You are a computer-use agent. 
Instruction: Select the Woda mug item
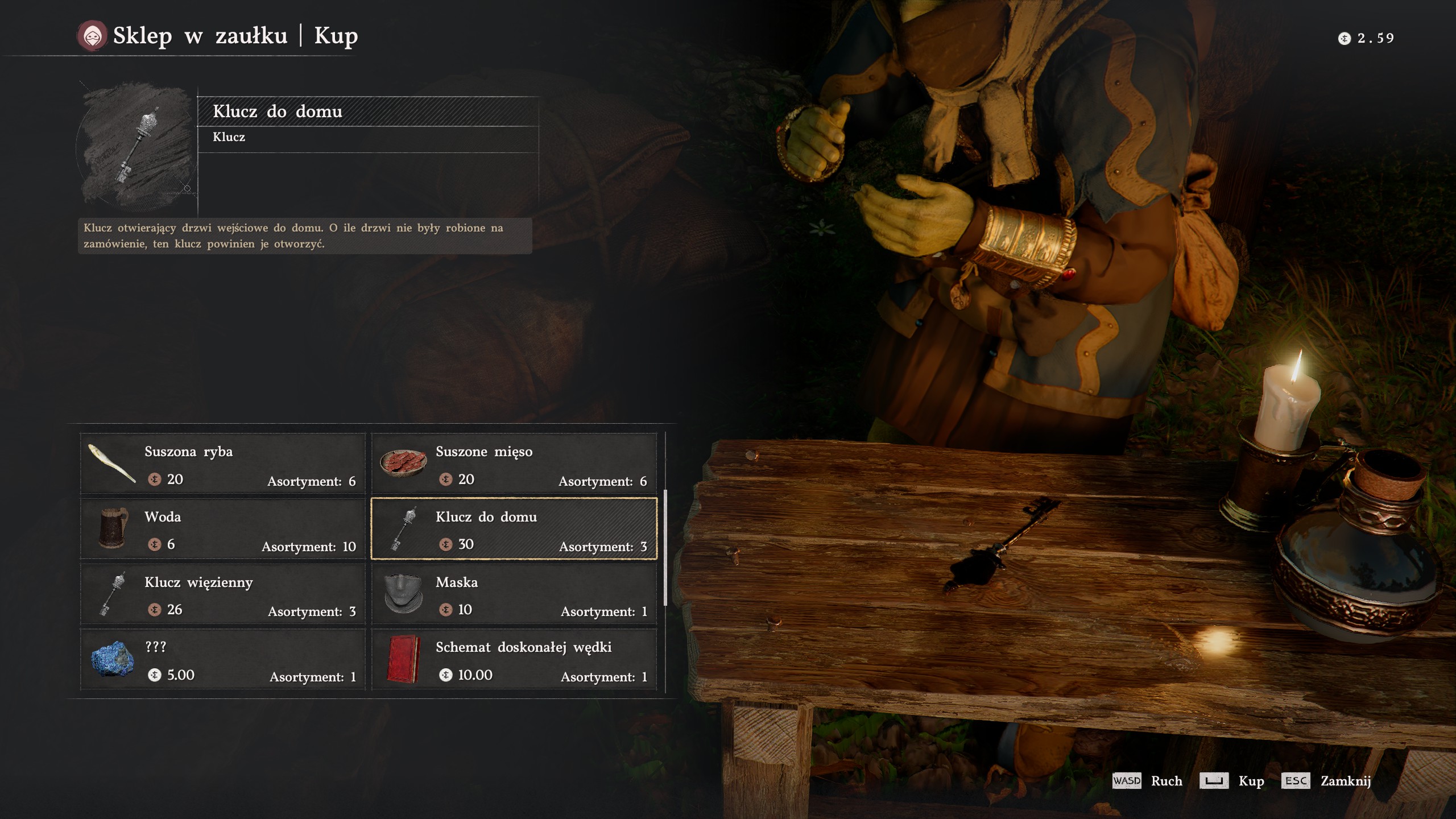[x=223, y=529]
